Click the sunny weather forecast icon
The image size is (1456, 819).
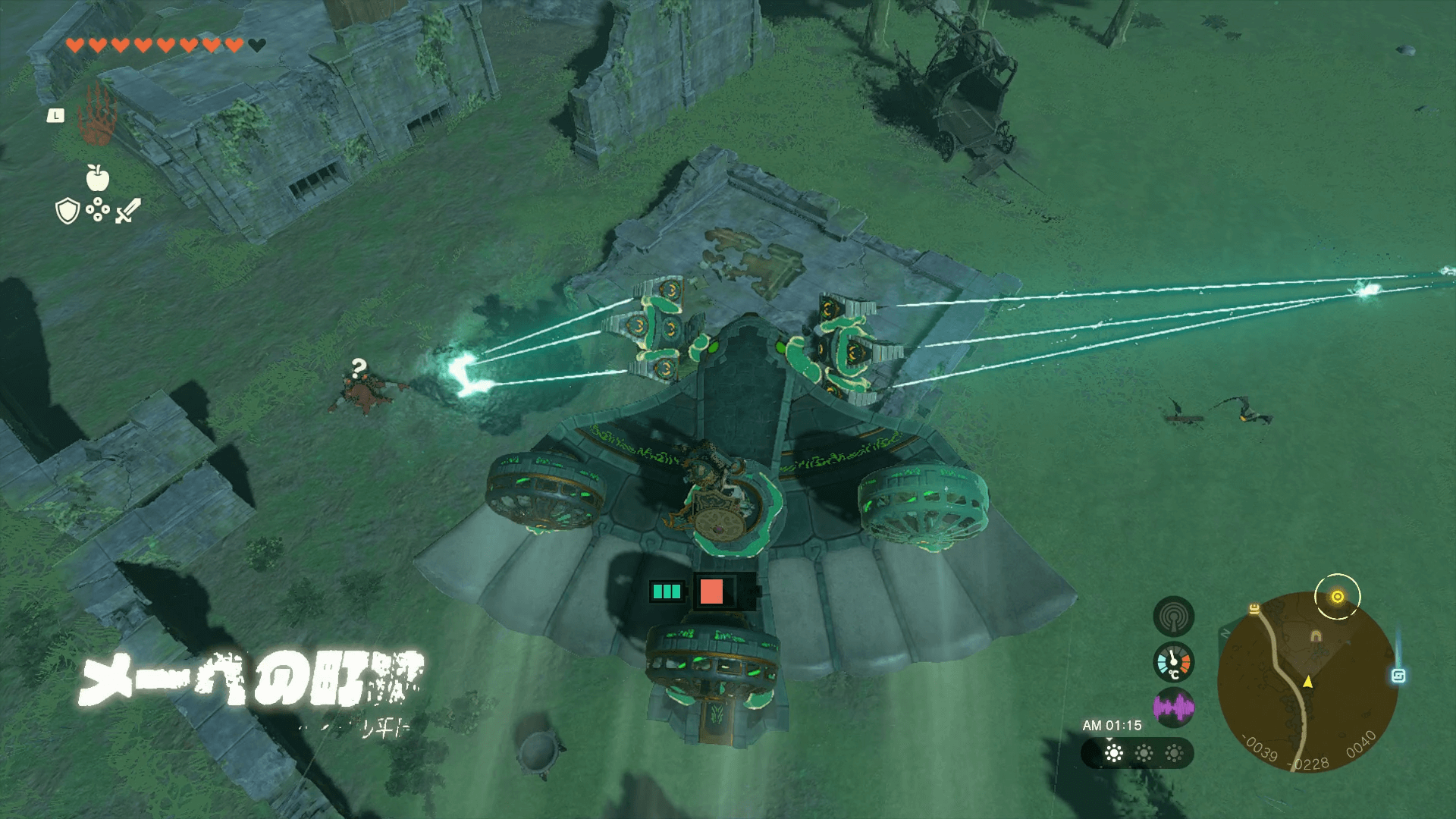coord(1114,753)
